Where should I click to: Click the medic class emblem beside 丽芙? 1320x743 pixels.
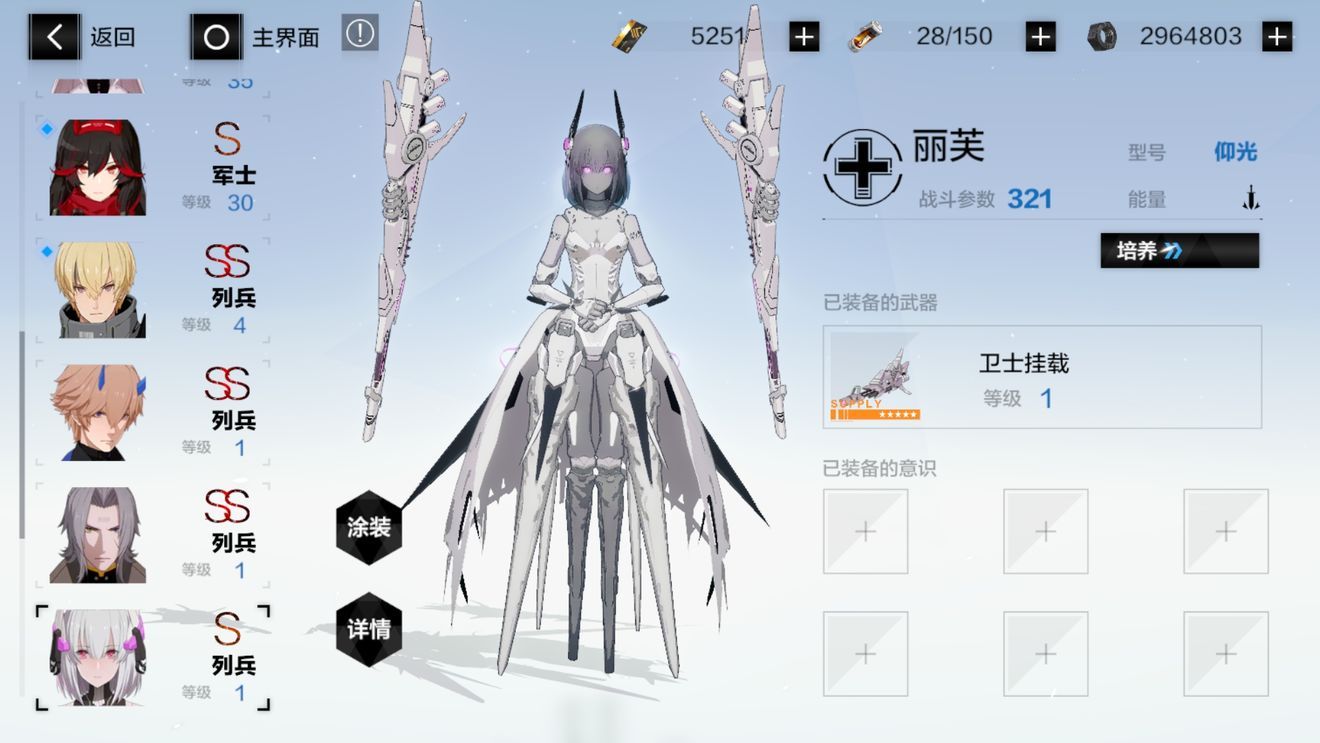[x=861, y=168]
